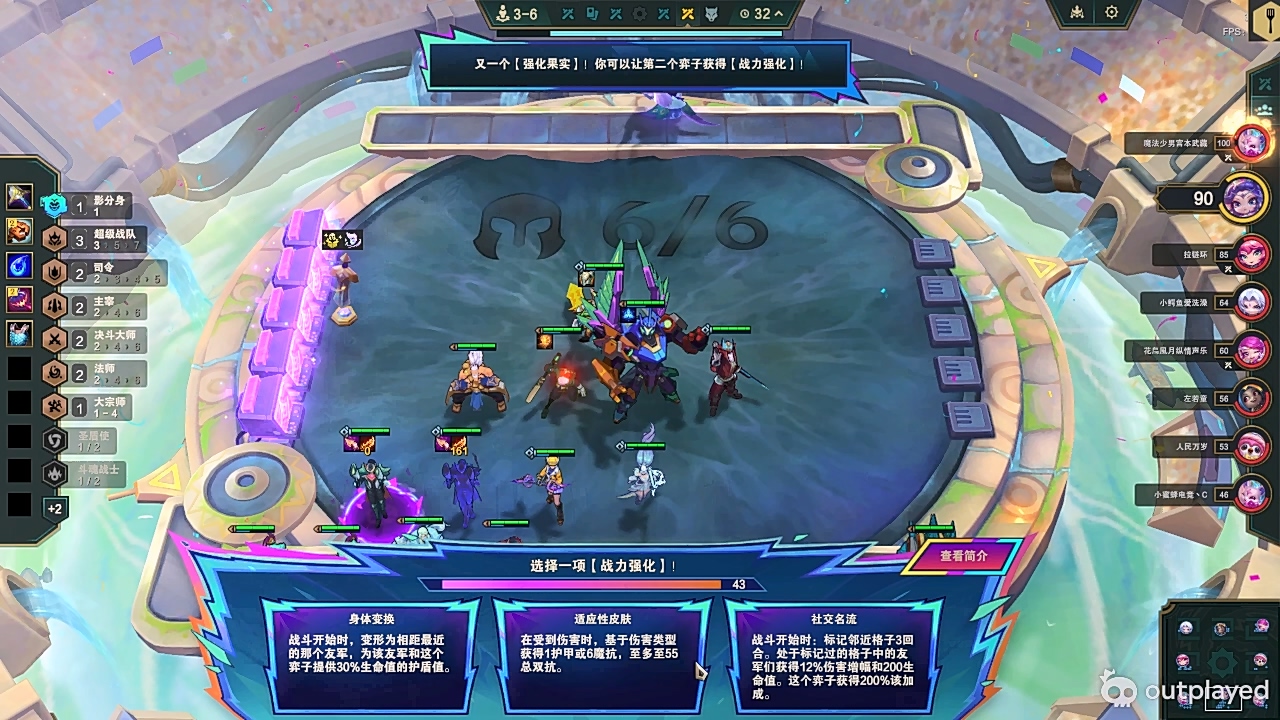1280x720 pixels.
Task: Scout player 拉链坏's board
Action: (1251, 254)
